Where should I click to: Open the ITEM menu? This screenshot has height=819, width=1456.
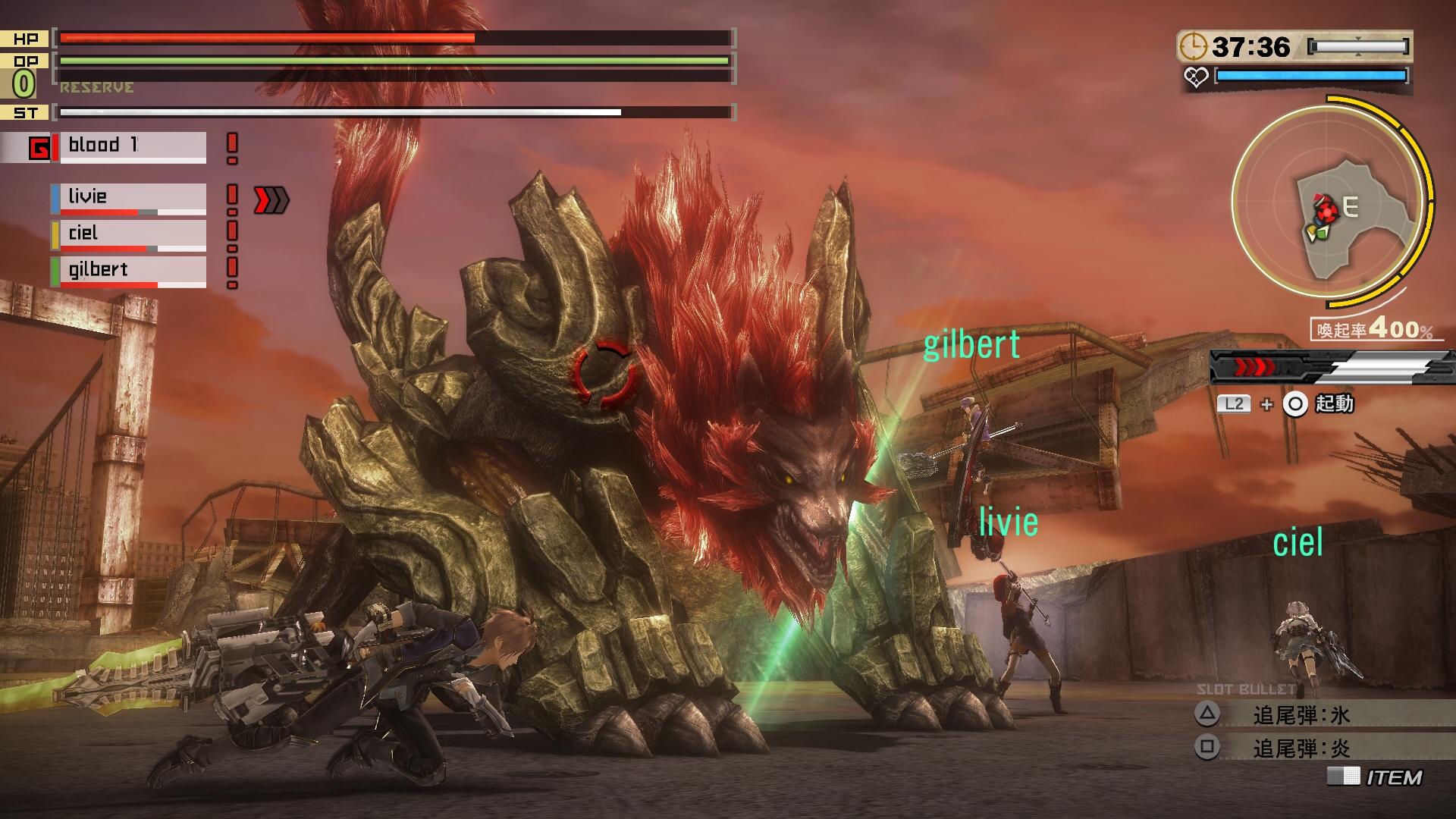[x=1376, y=777]
